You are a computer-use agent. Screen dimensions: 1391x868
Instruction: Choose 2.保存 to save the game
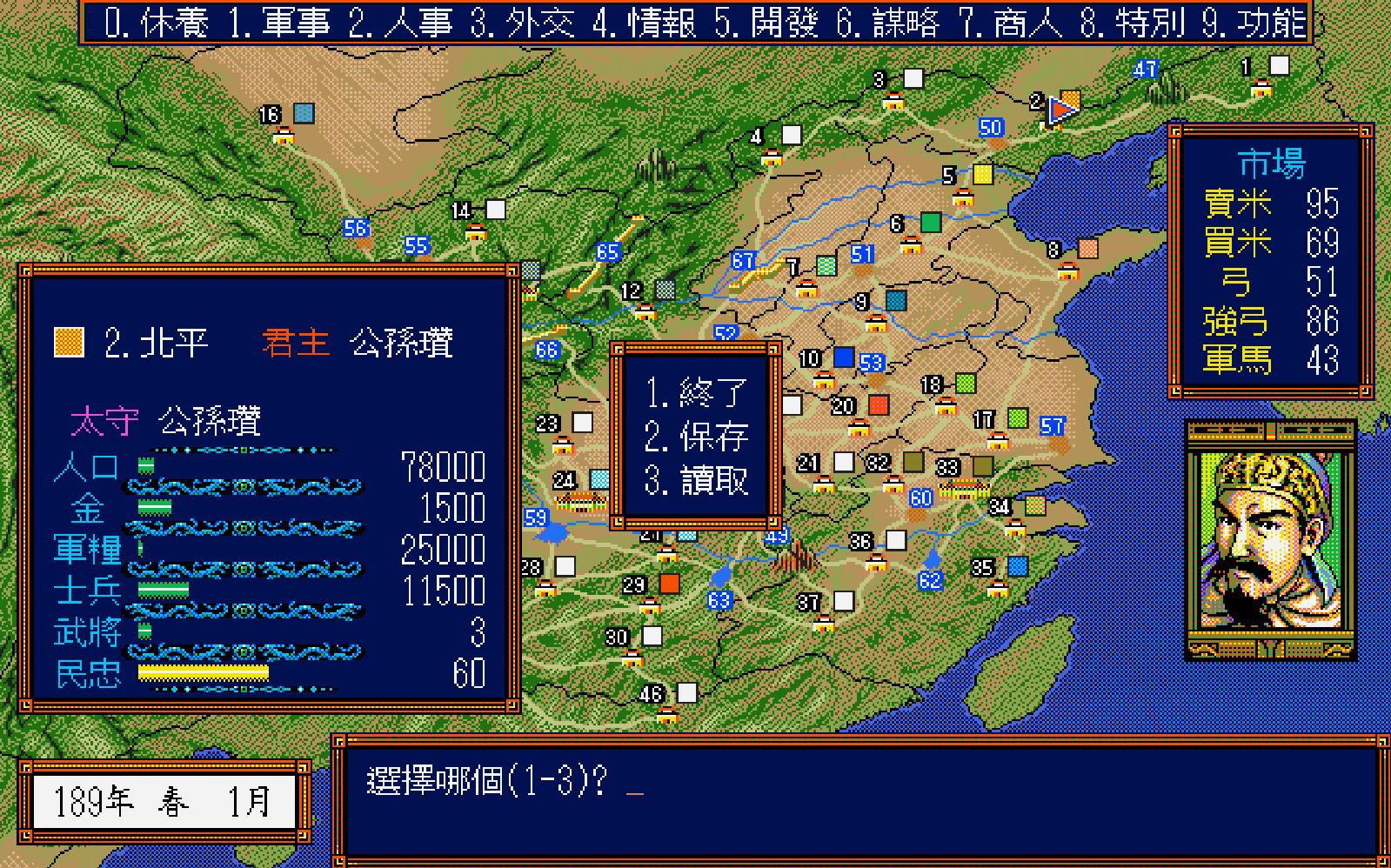point(696,438)
